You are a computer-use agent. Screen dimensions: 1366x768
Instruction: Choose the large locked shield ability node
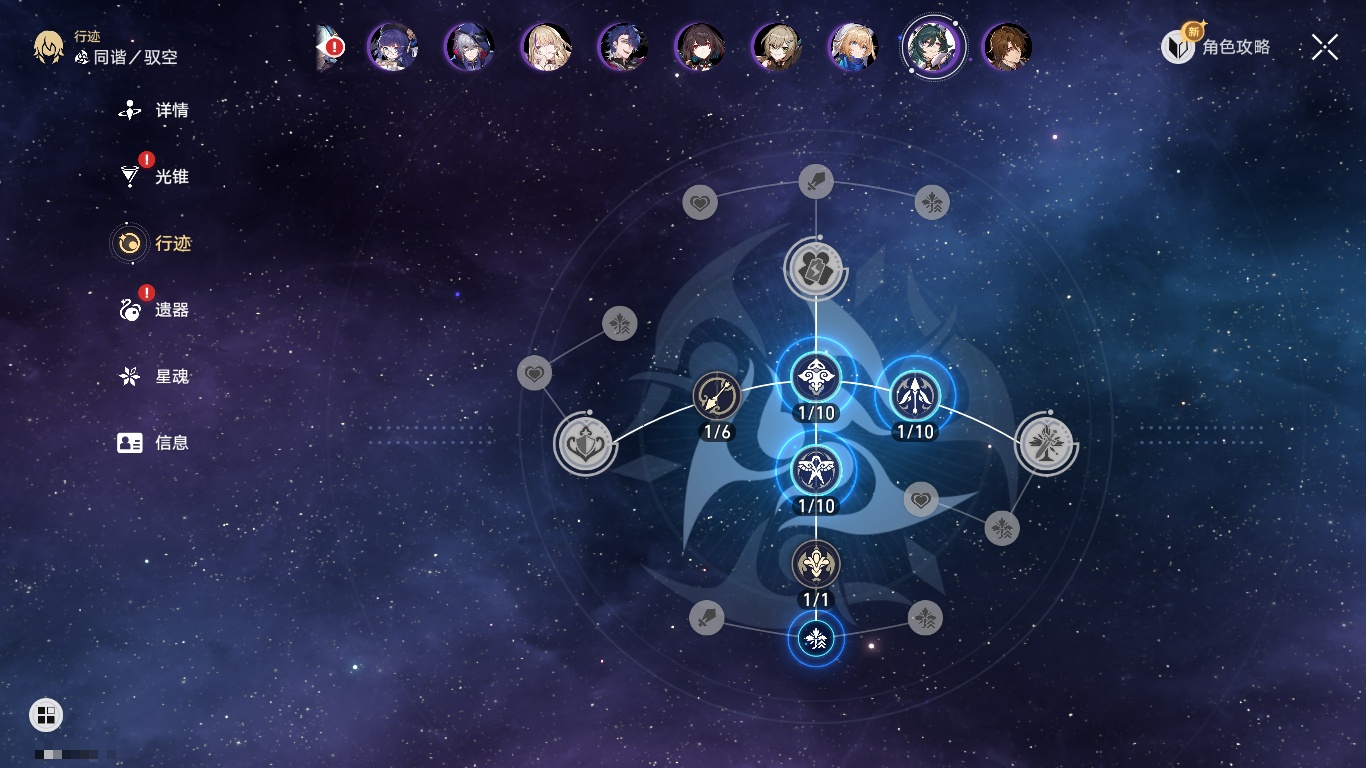584,444
